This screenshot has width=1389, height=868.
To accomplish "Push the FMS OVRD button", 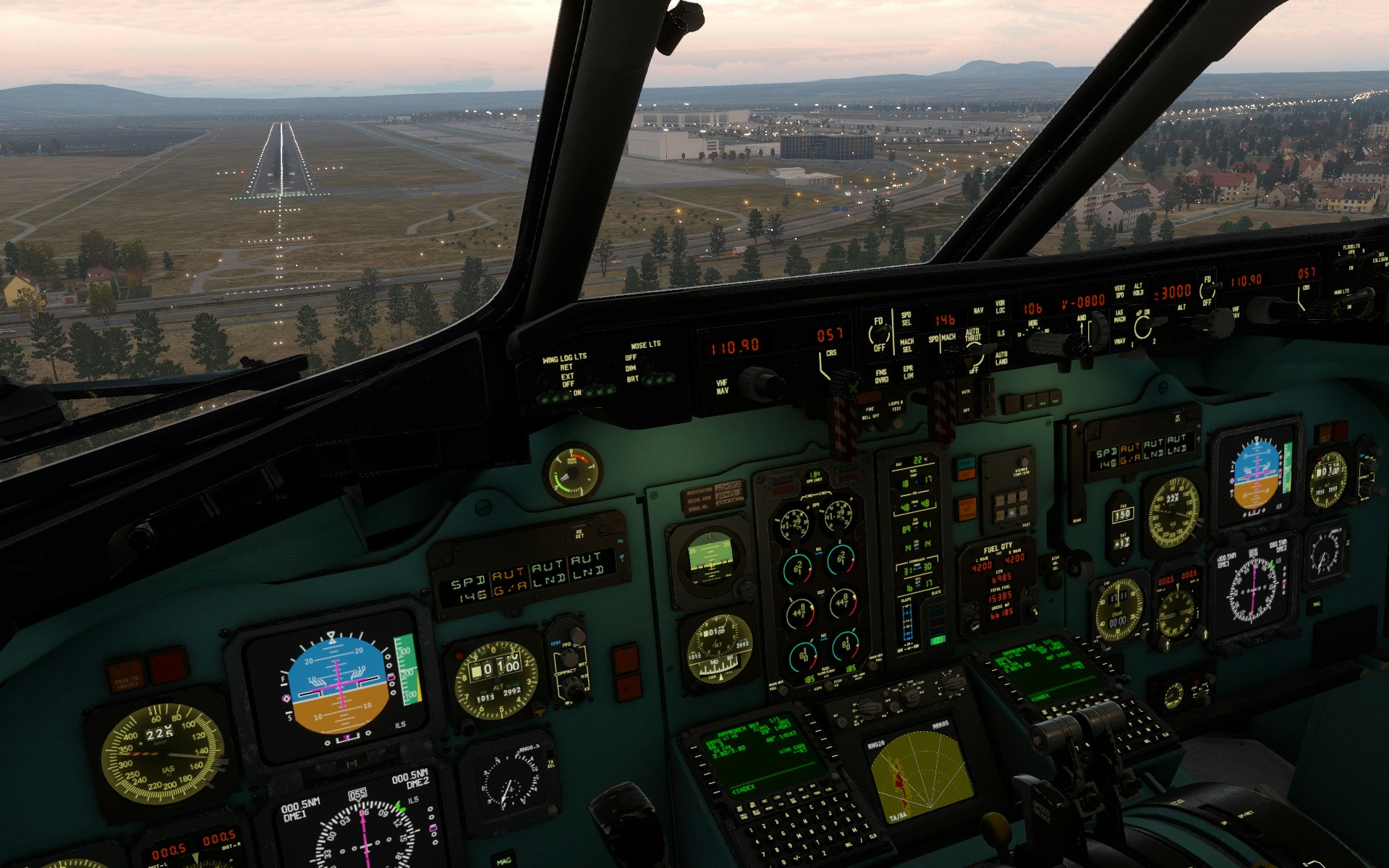I will [x=881, y=377].
